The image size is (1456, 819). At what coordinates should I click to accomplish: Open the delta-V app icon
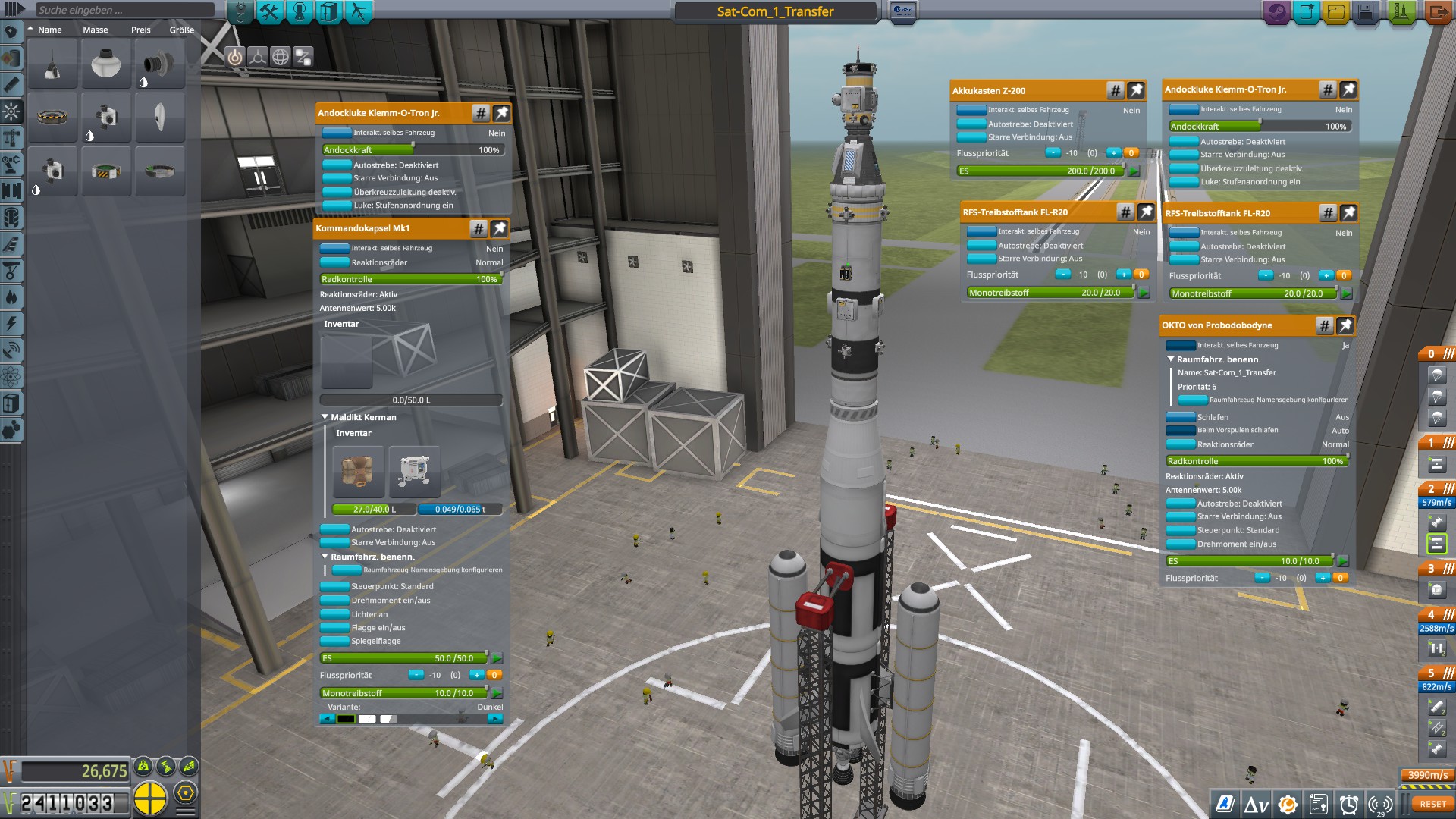point(1256,805)
